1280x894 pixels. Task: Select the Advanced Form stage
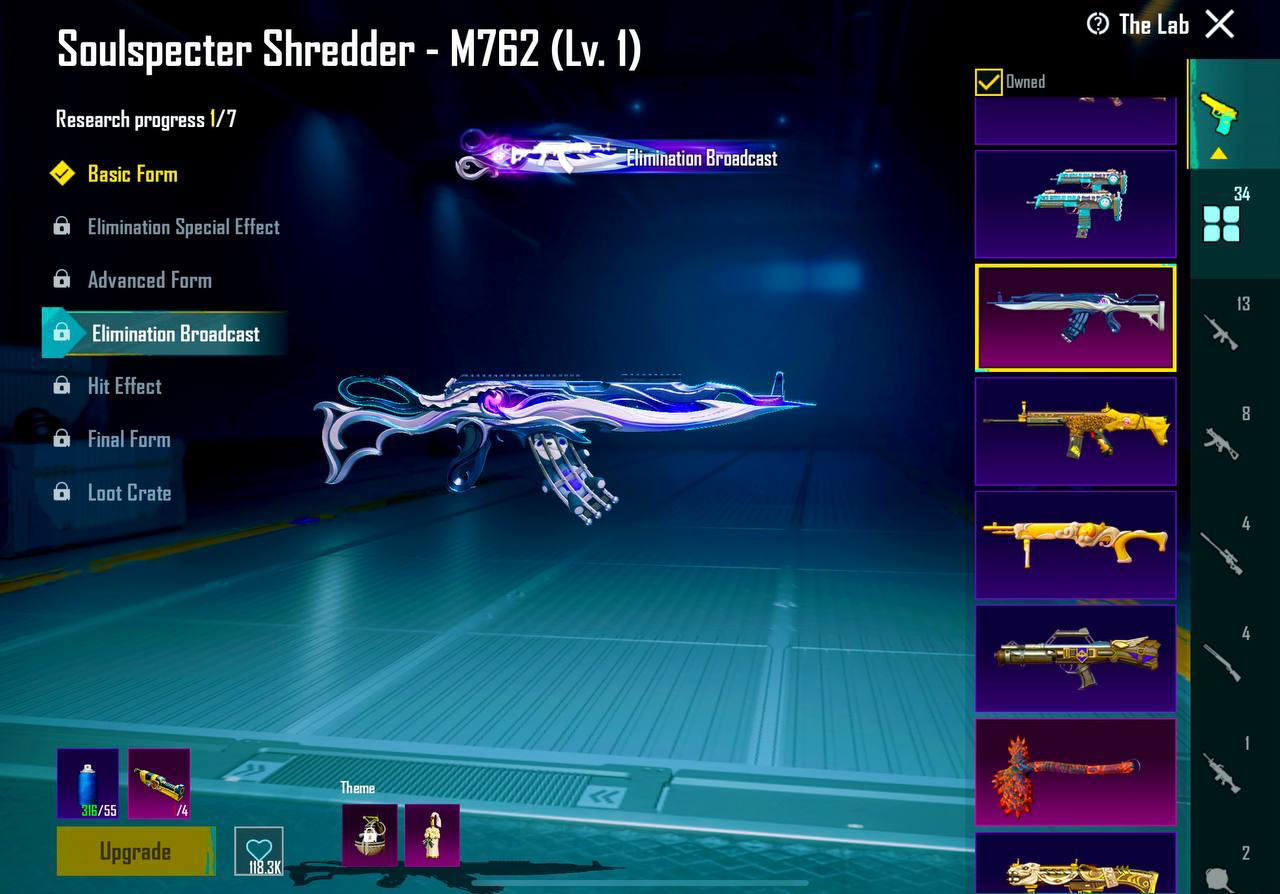[149, 280]
